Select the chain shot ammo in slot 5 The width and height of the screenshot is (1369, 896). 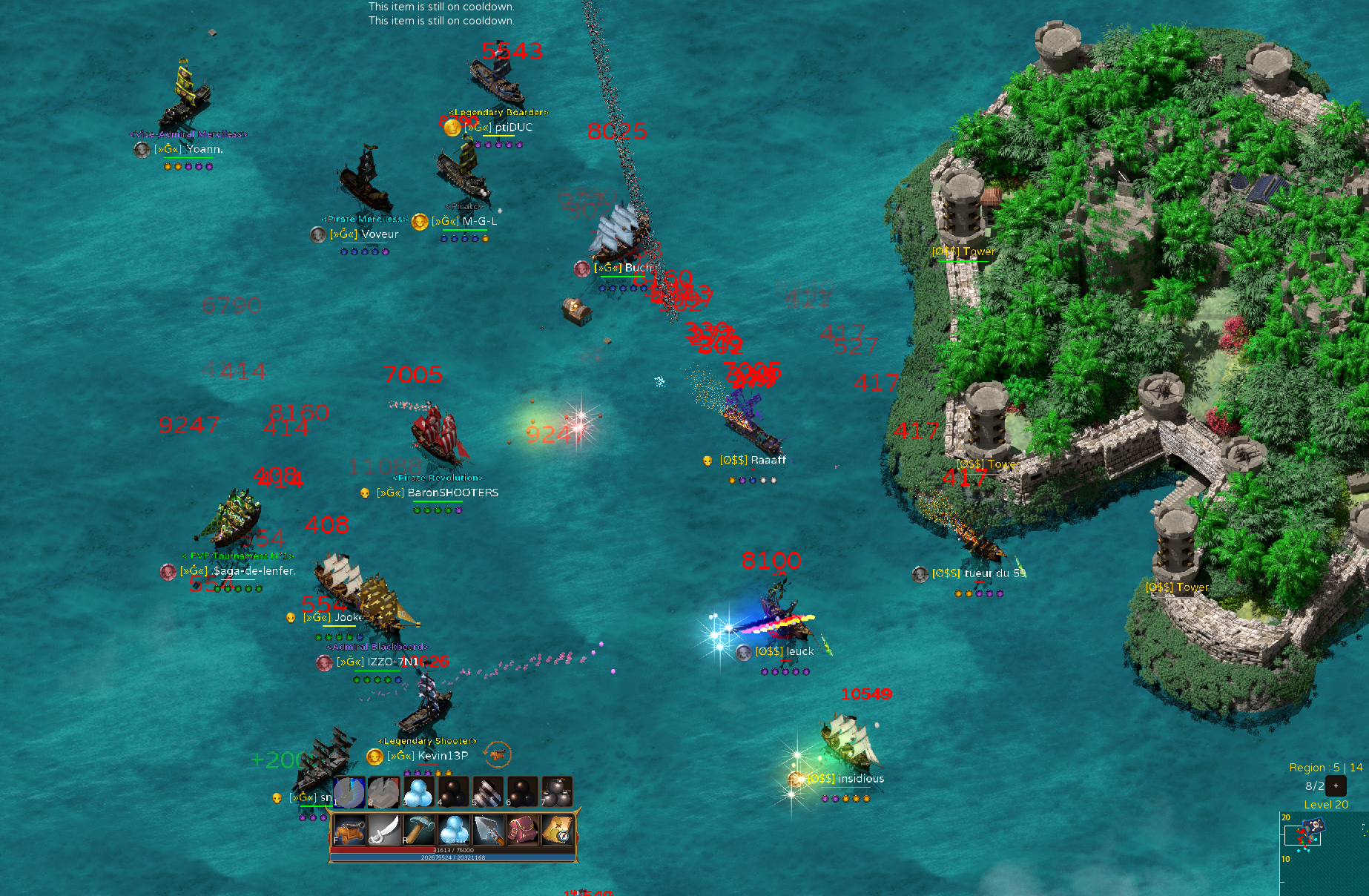point(488,791)
